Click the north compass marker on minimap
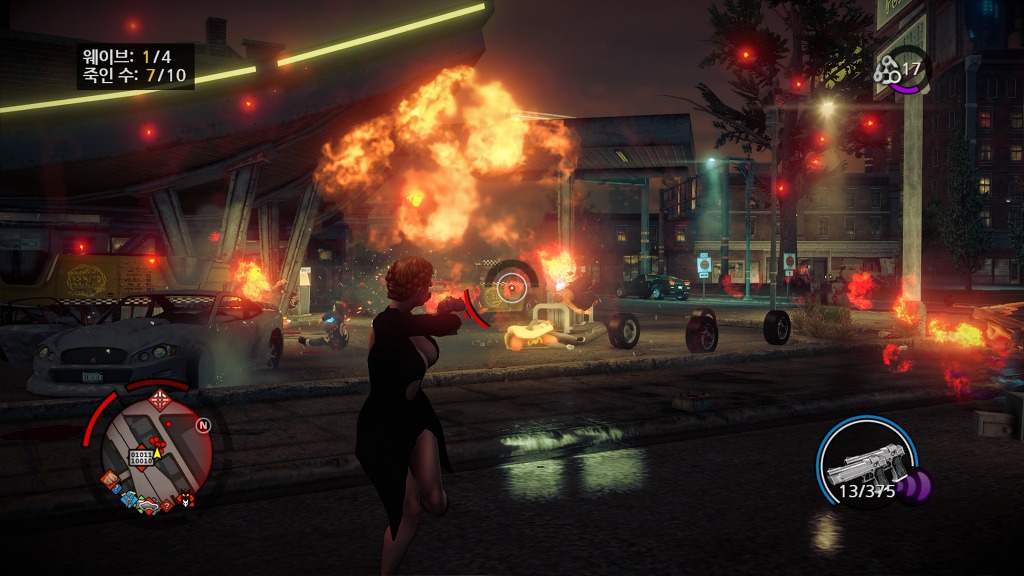The height and width of the screenshot is (576, 1024). coord(204,426)
